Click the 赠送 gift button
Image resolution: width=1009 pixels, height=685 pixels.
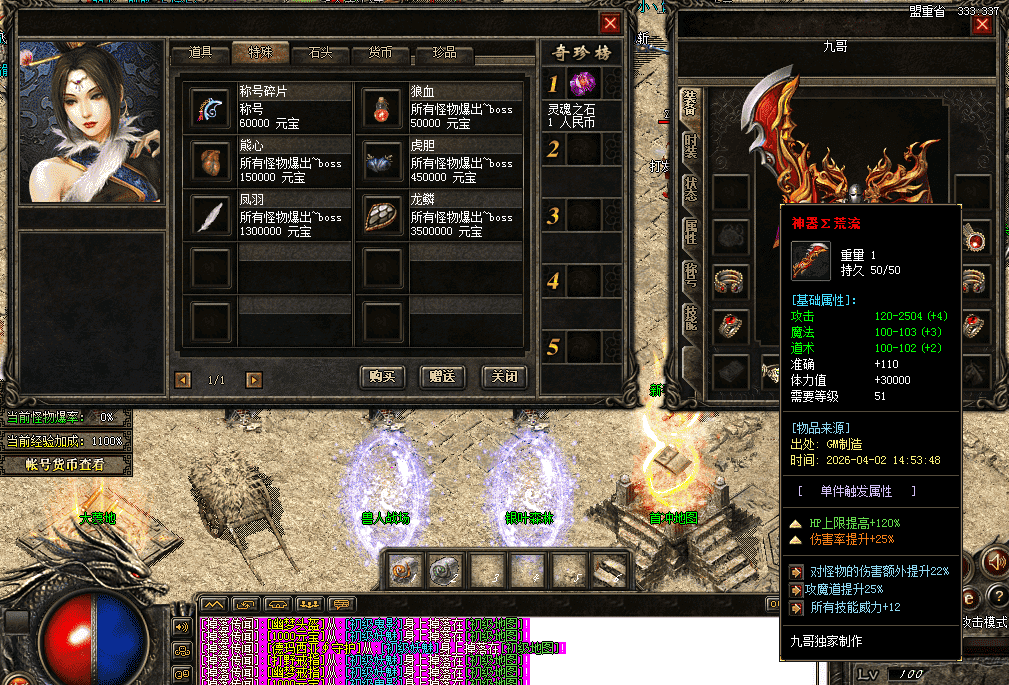[x=443, y=377]
